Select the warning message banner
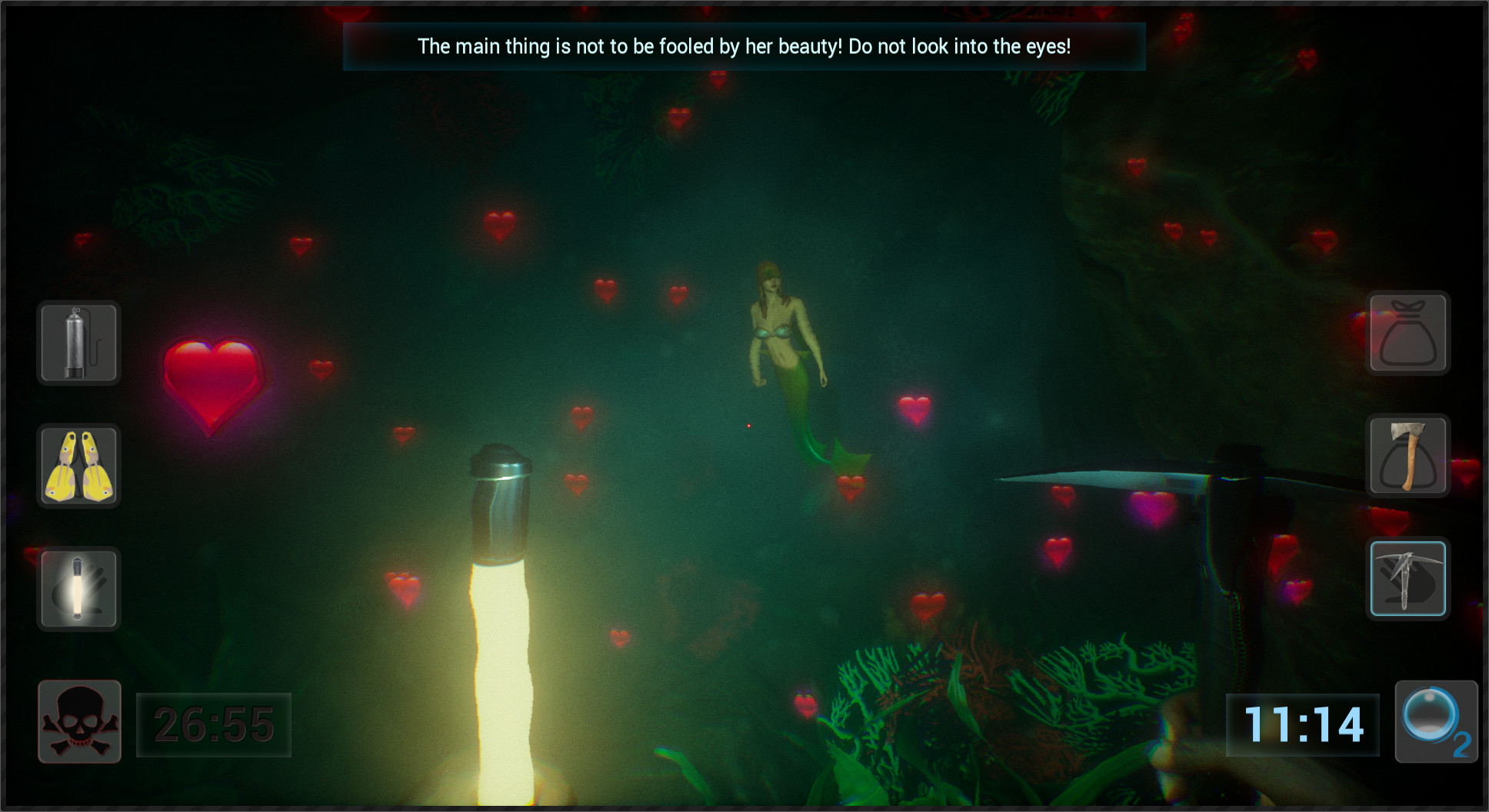Viewport: 1489px width, 812px height. 744,47
